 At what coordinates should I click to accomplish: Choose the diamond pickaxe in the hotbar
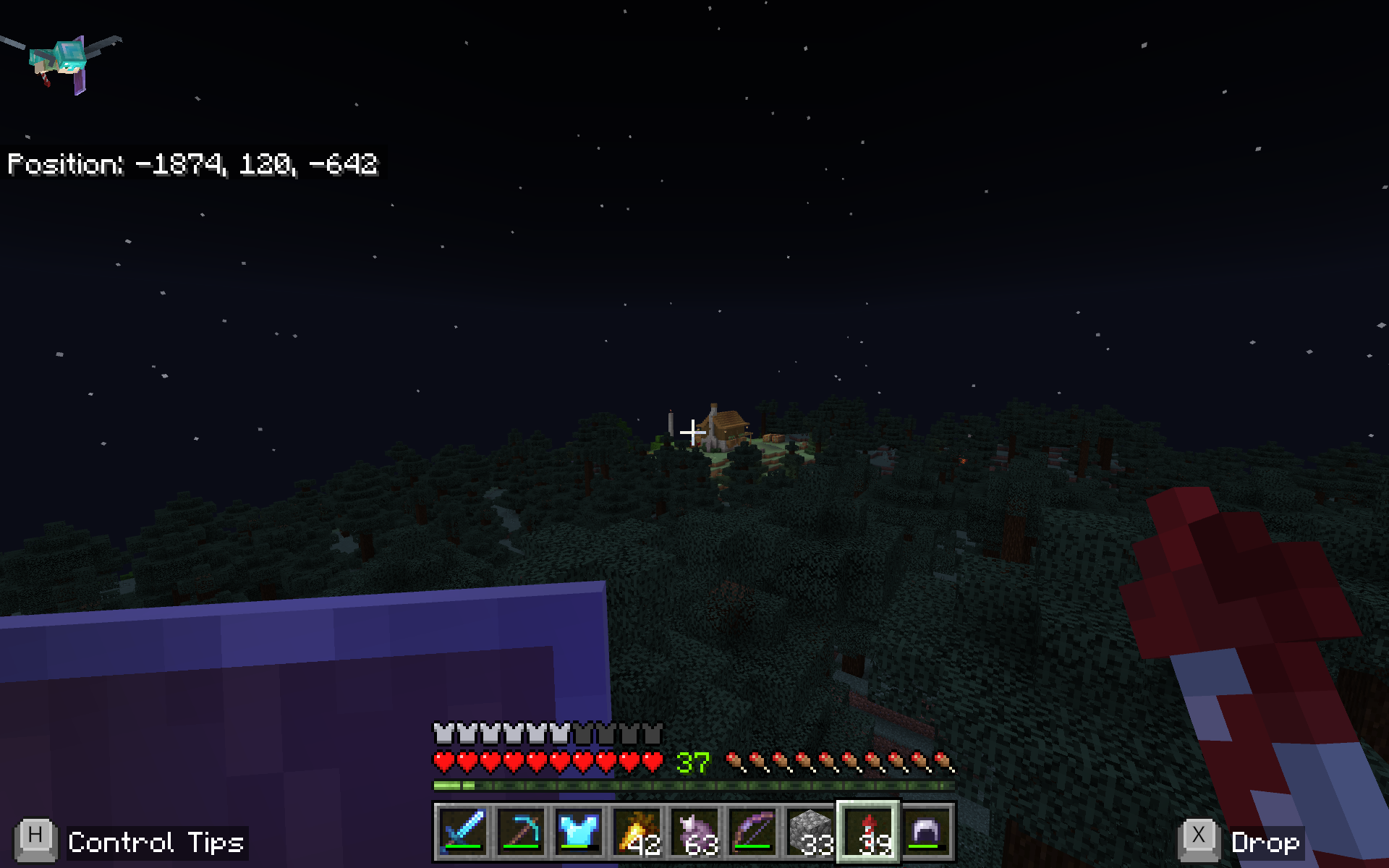coord(521,832)
